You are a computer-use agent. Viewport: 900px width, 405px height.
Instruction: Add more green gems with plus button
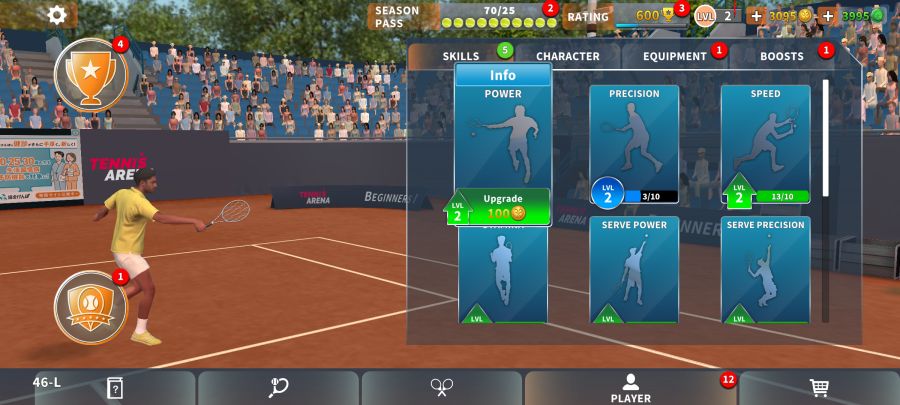(x=828, y=16)
